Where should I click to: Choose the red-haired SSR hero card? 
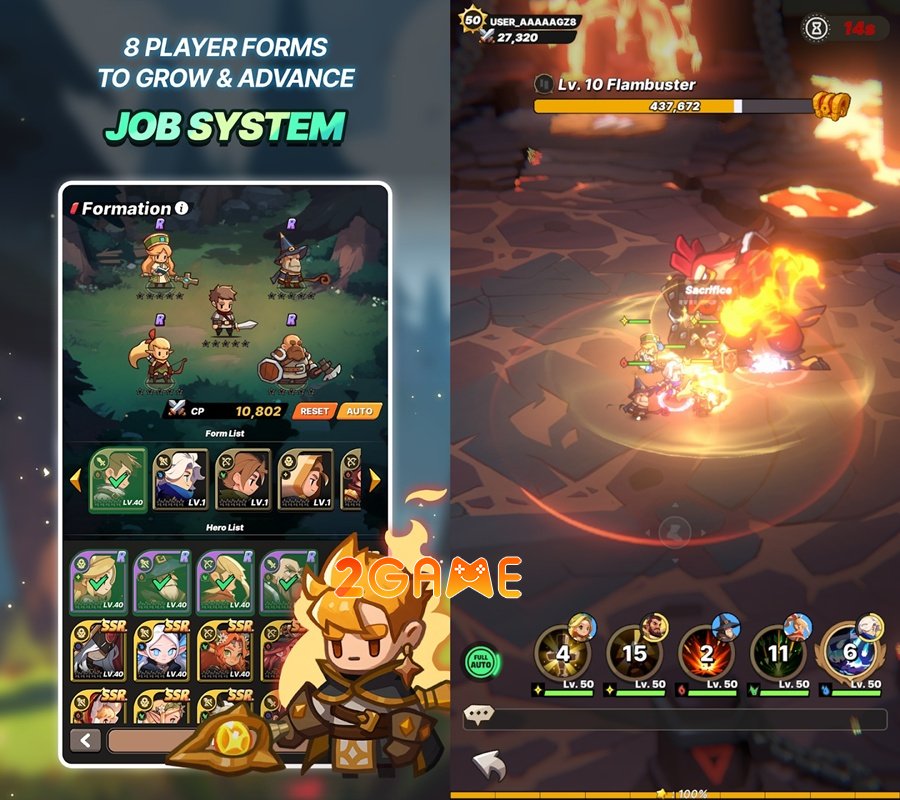[x=224, y=650]
